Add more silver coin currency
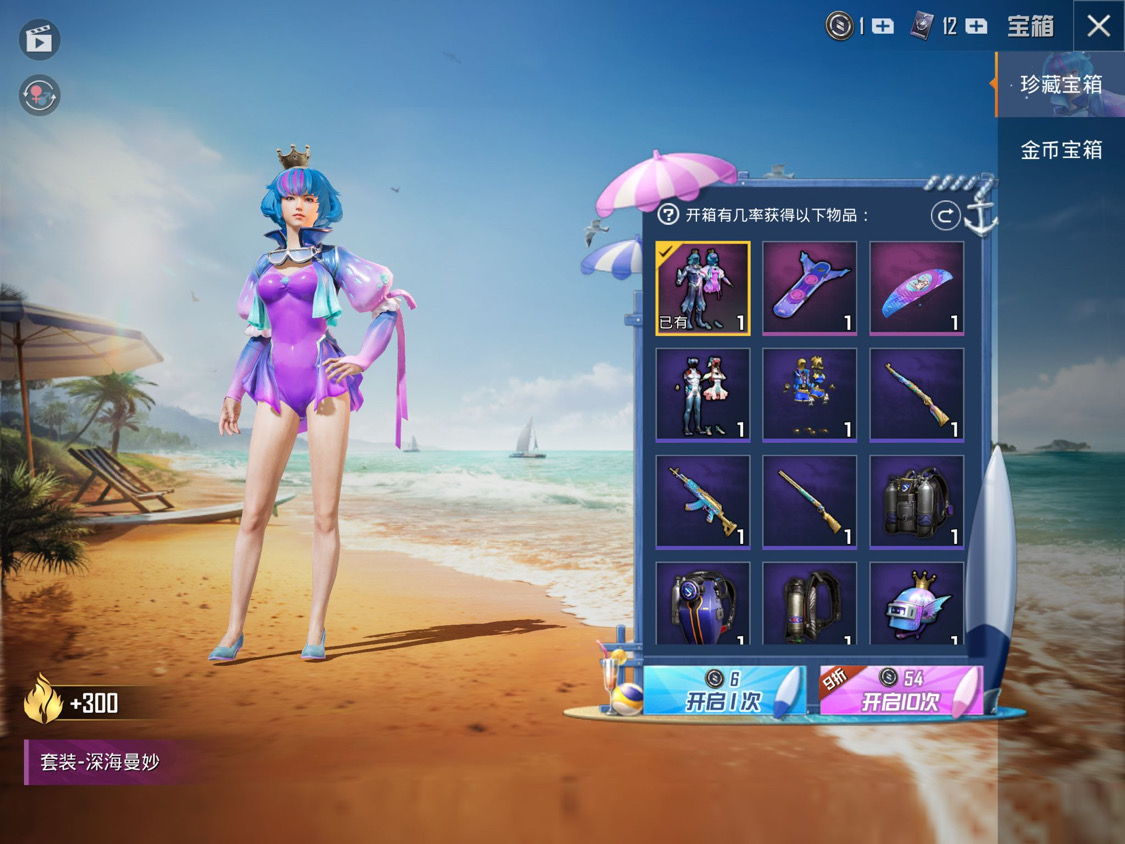This screenshot has height=844, width=1125. pyautogui.click(x=883, y=27)
